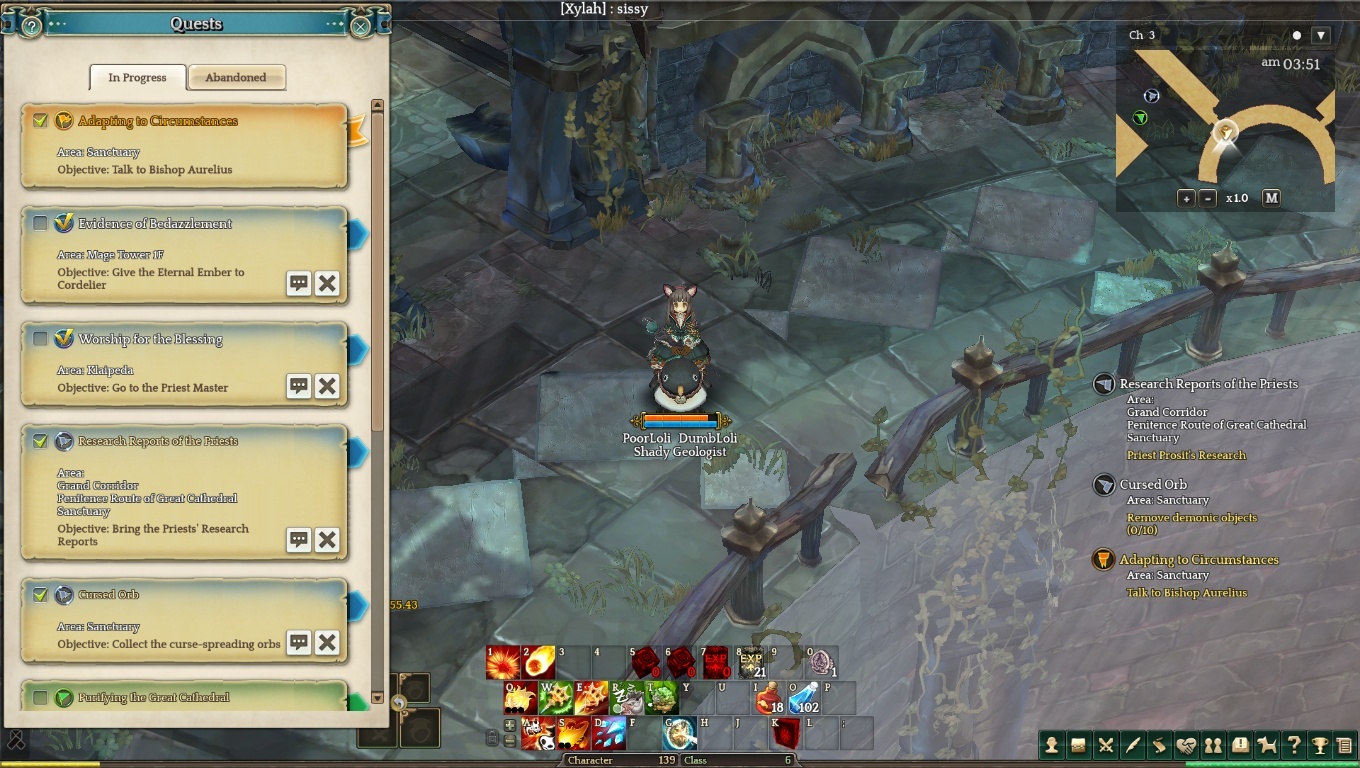Abandon the Worship for the Blessing quest

point(327,387)
